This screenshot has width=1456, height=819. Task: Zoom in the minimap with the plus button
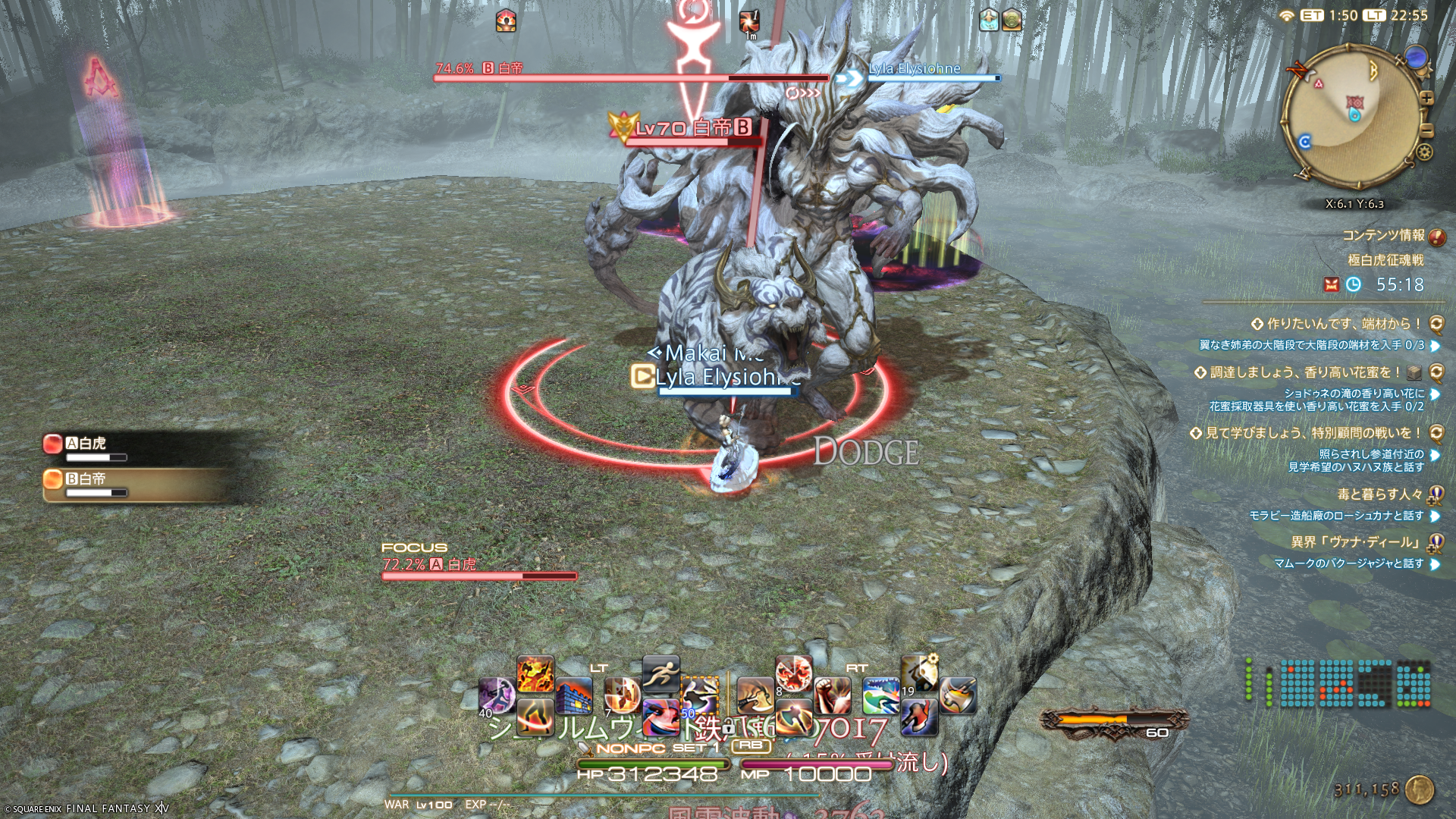[1426, 99]
